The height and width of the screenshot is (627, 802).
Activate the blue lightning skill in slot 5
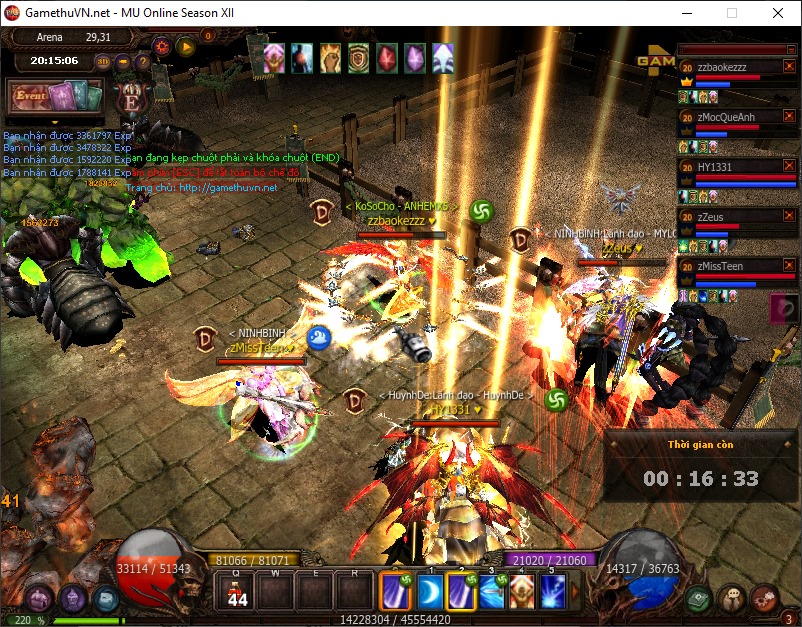tap(552, 592)
